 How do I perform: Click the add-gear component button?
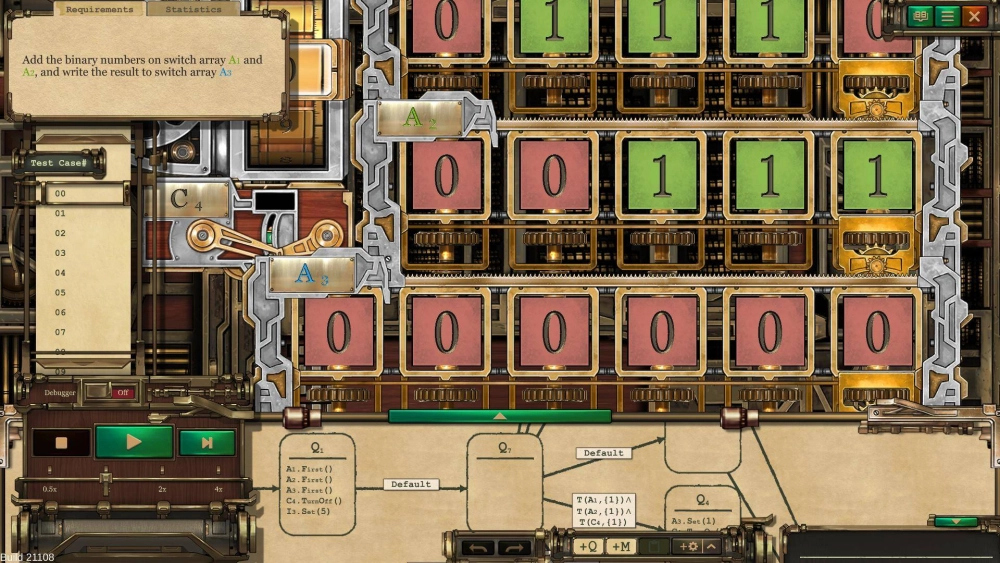tap(688, 547)
